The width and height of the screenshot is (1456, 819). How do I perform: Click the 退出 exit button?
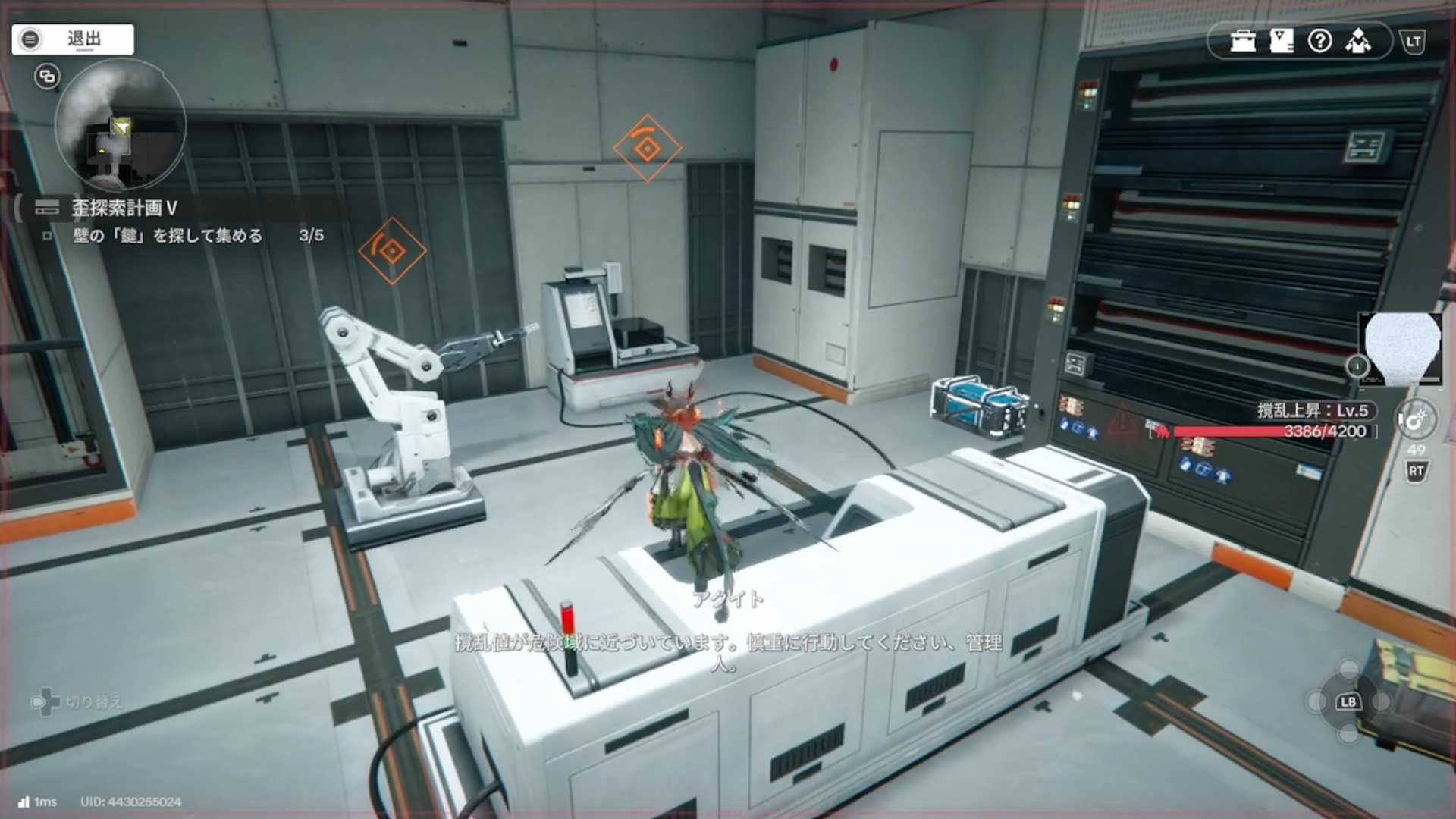click(73, 39)
